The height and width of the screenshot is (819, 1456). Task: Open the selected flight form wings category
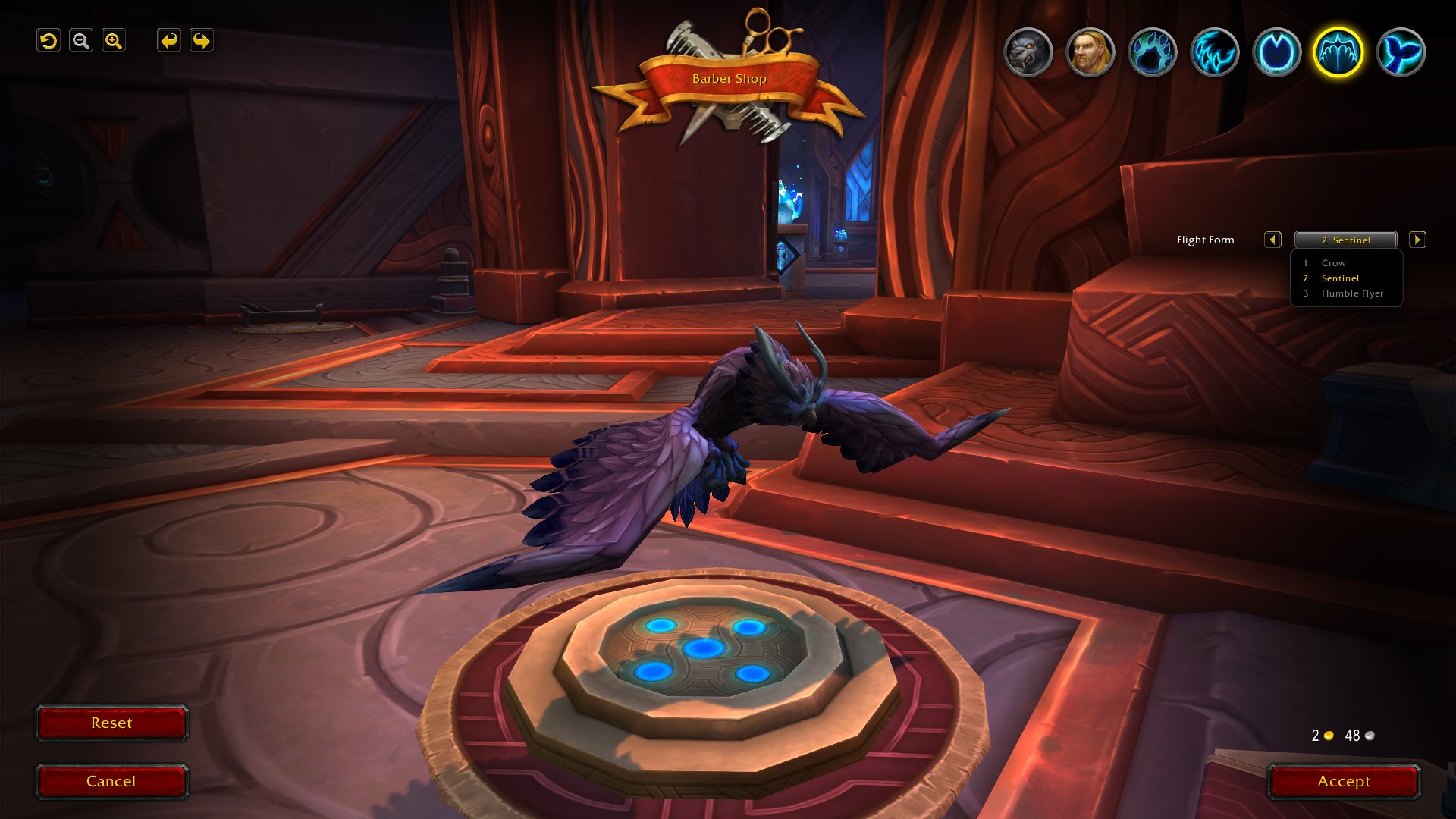pyautogui.click(x=1338, y=52)
